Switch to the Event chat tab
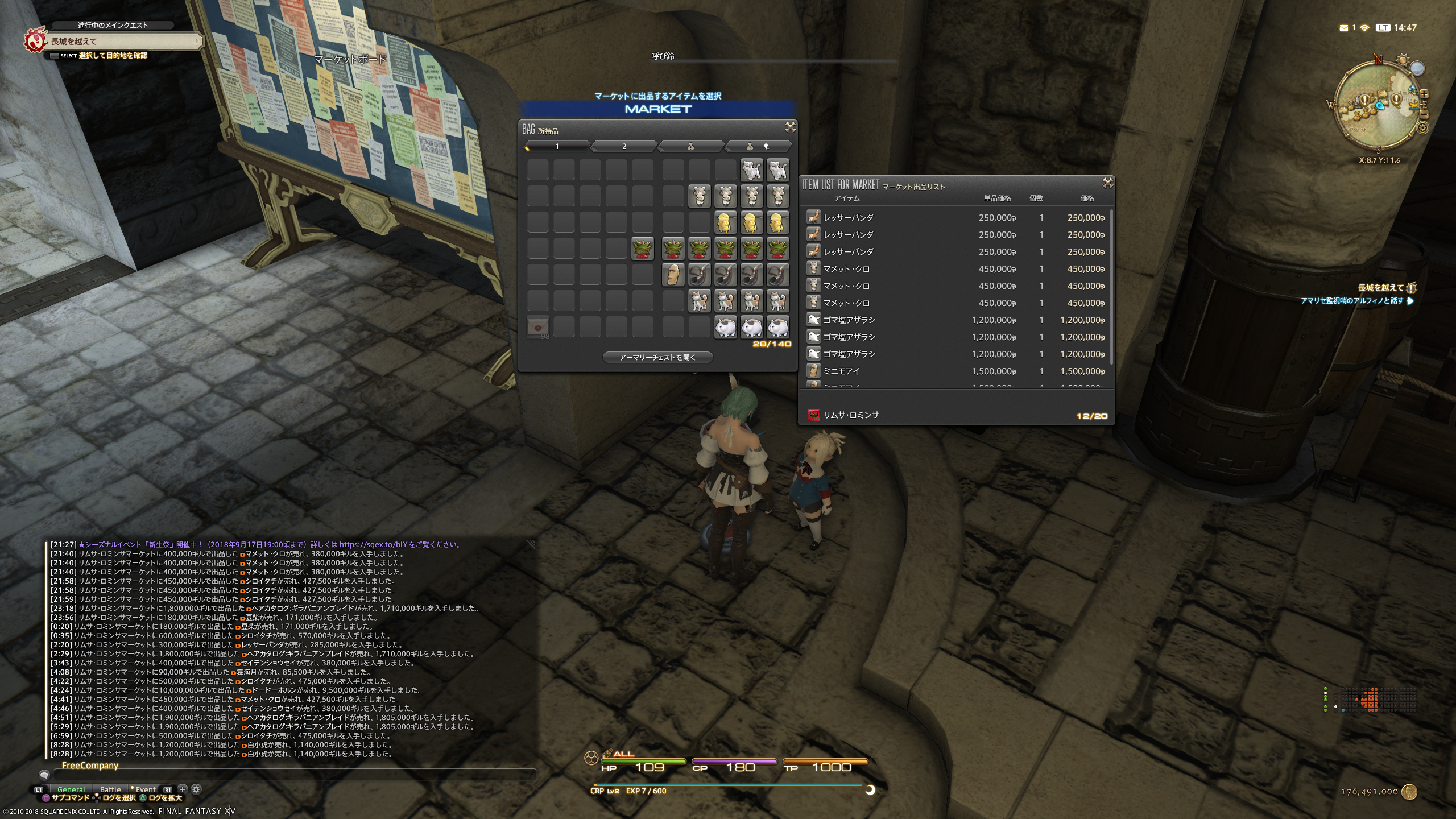 (145, 789)
